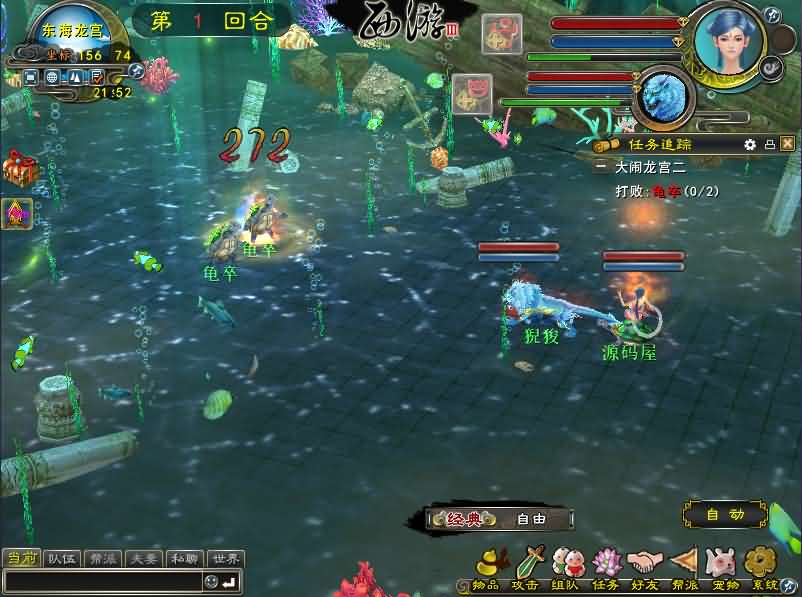Click the player character portrait
This screenshot has height=597, width=802.
(729, 40)
